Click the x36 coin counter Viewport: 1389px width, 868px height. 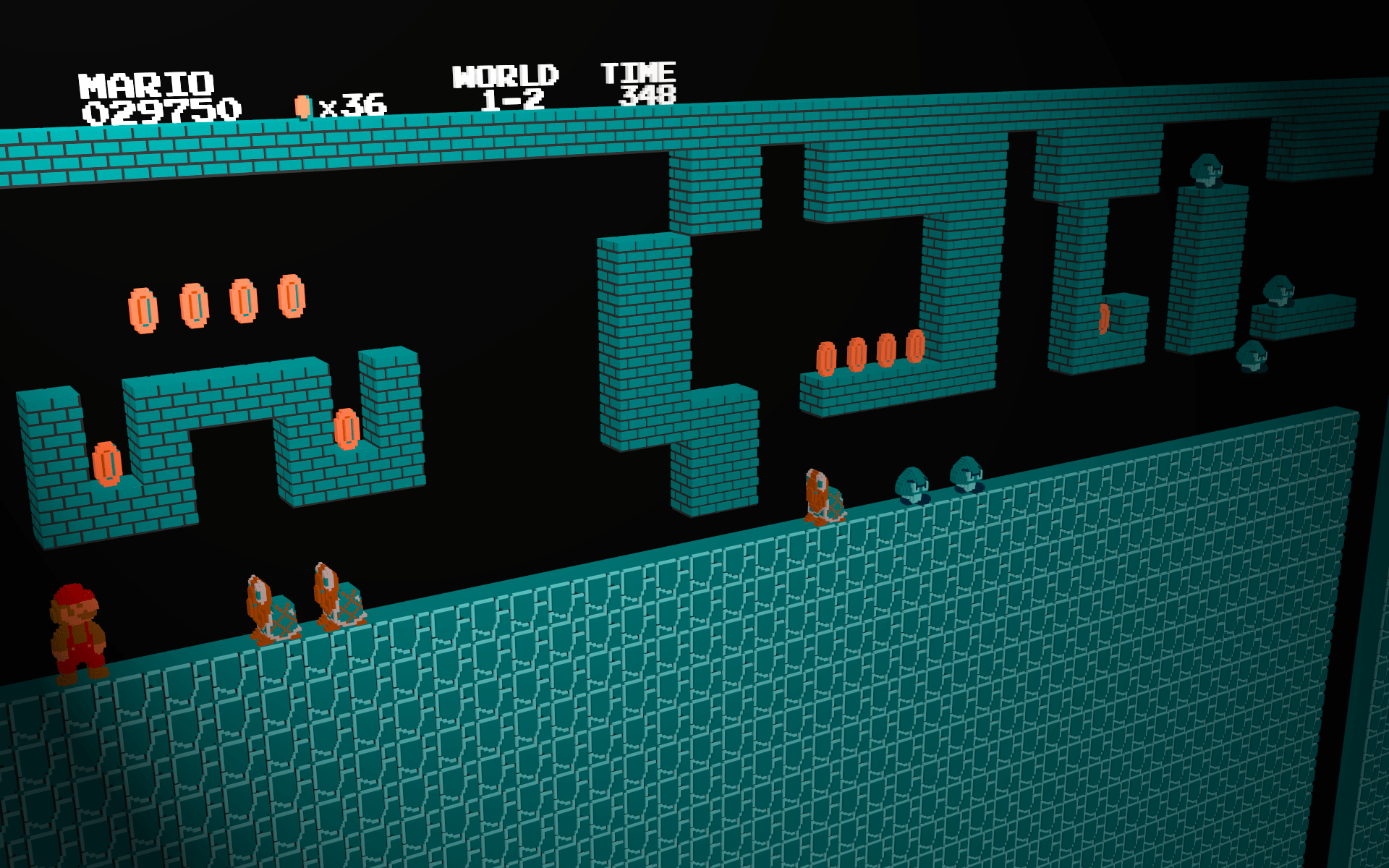tap(354, 105)
